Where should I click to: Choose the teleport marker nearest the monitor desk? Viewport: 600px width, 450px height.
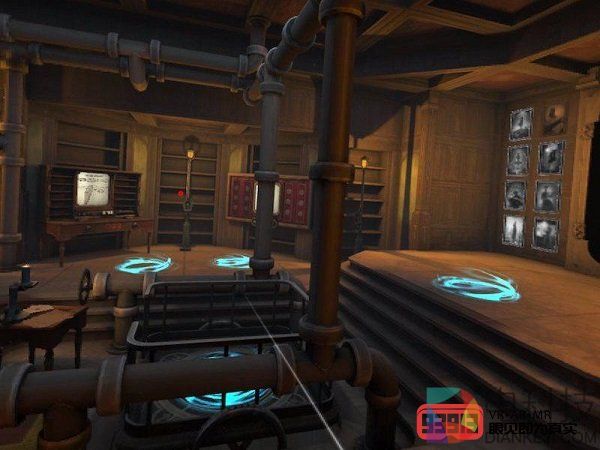[x=143, y=265]
